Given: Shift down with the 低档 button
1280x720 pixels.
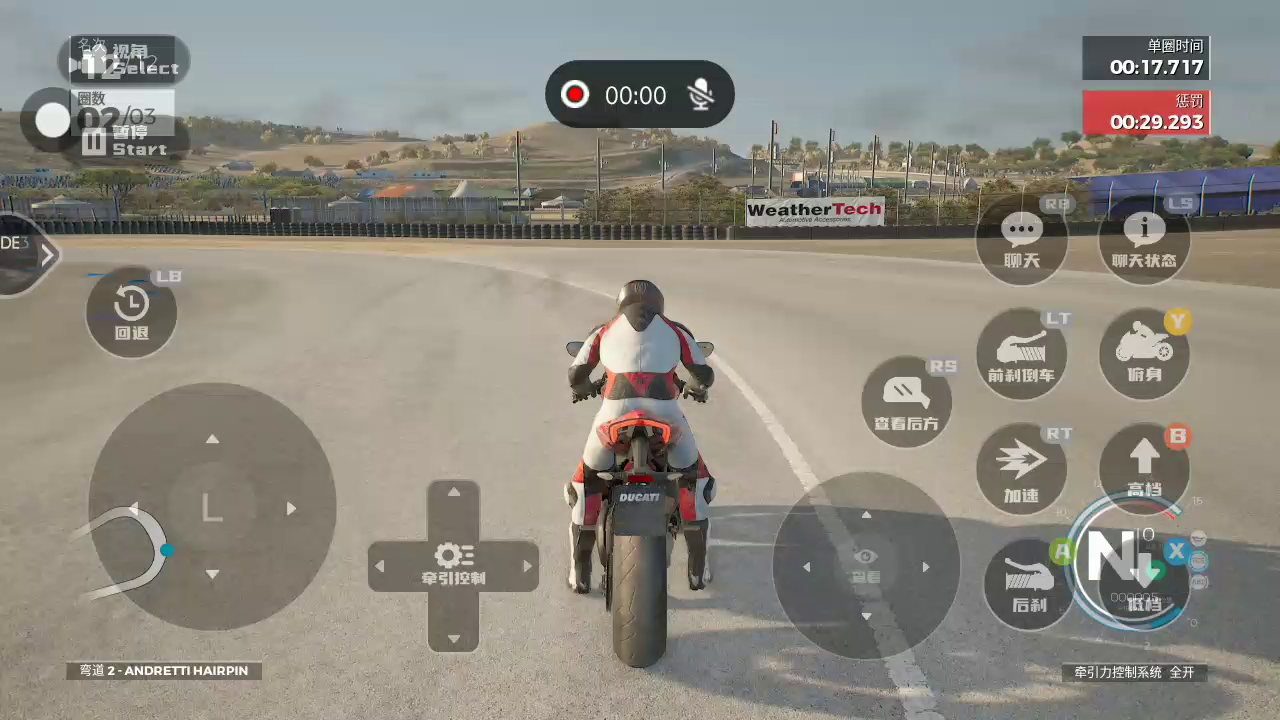Looking at the screenshot, I should 1144,584.
